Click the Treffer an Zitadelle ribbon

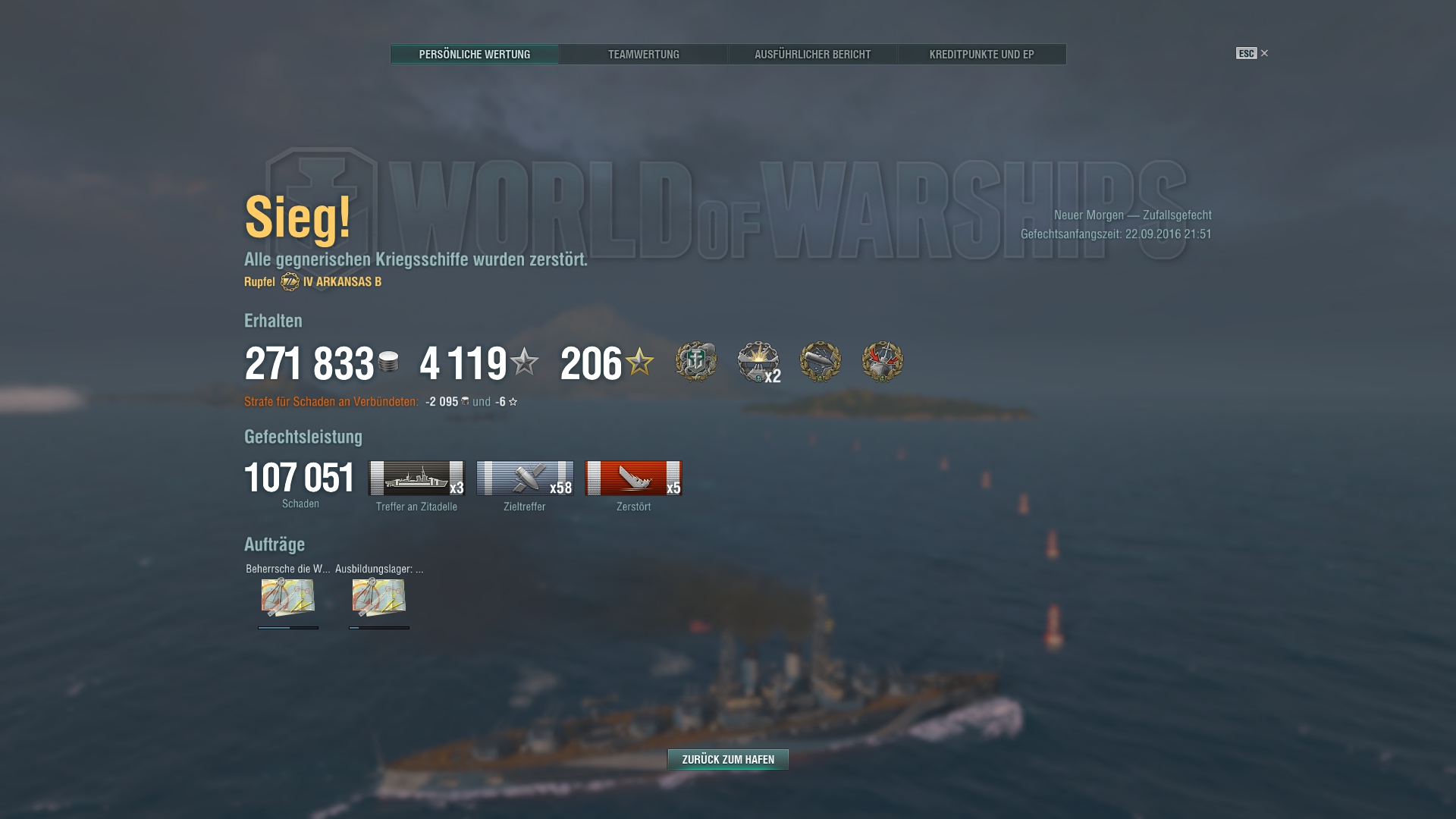pos(416,479)
